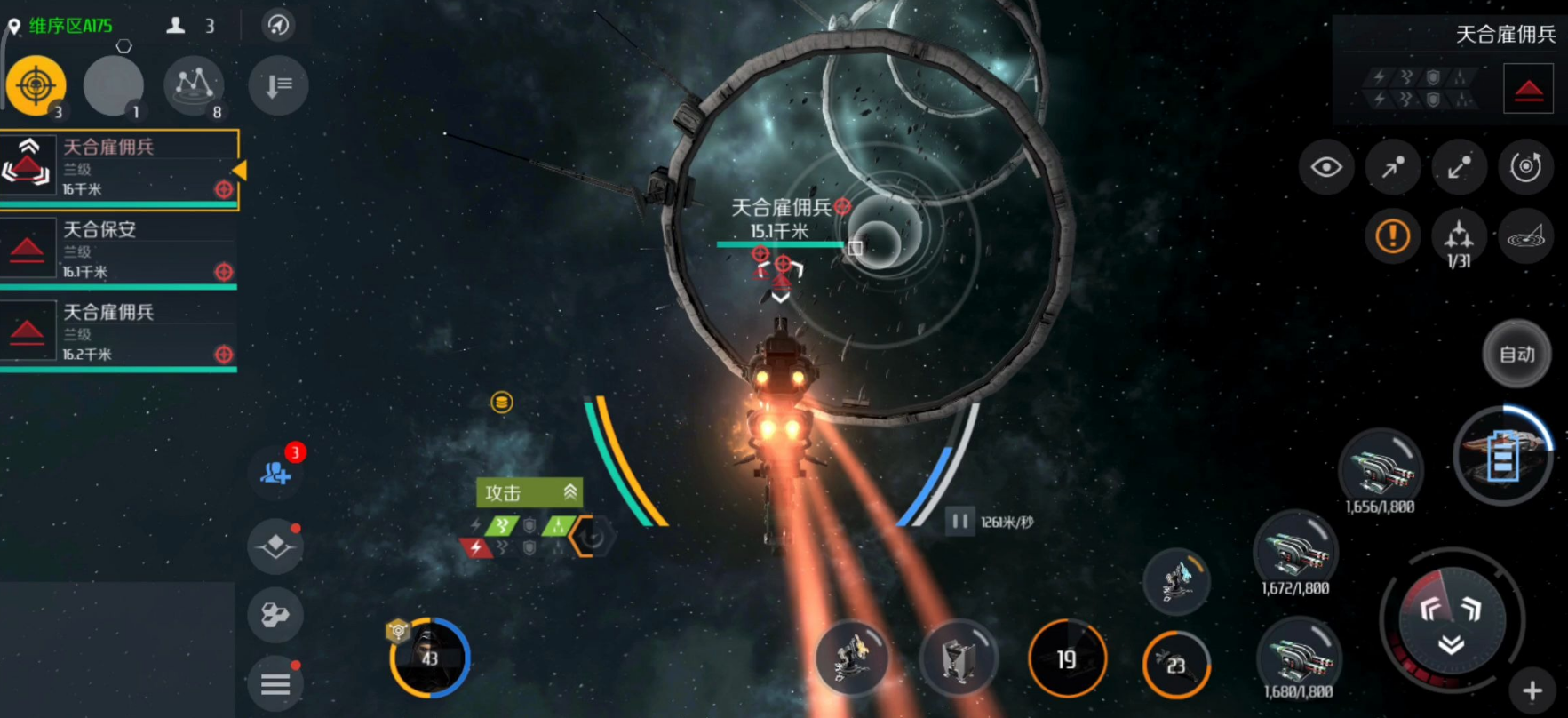Open the add-friend icon with red badge 3
1568x718 pixels.
pyautogui.click(x=275, y=472)
